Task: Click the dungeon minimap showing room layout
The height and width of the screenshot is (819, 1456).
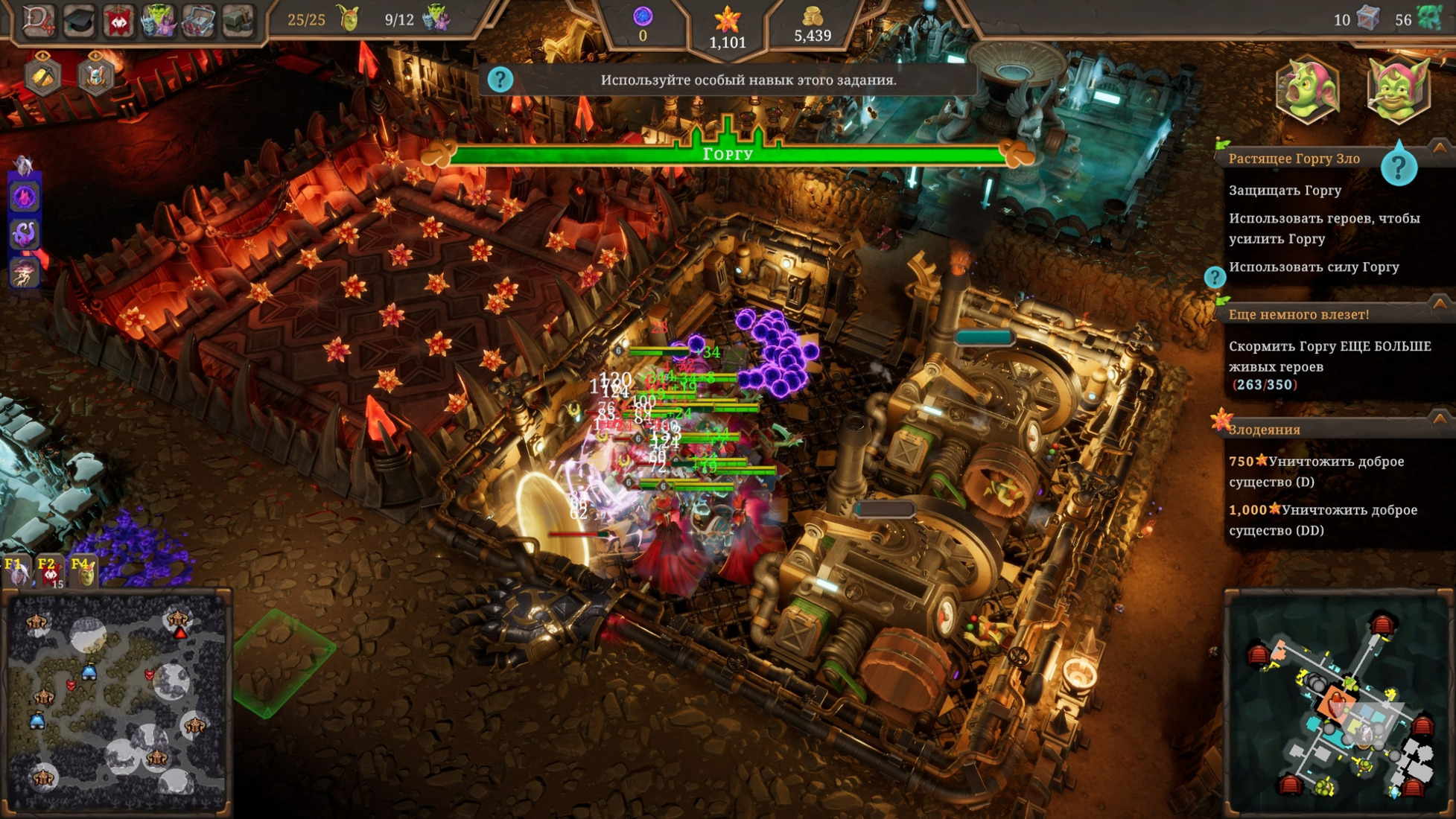Action: coord(1338,702)
